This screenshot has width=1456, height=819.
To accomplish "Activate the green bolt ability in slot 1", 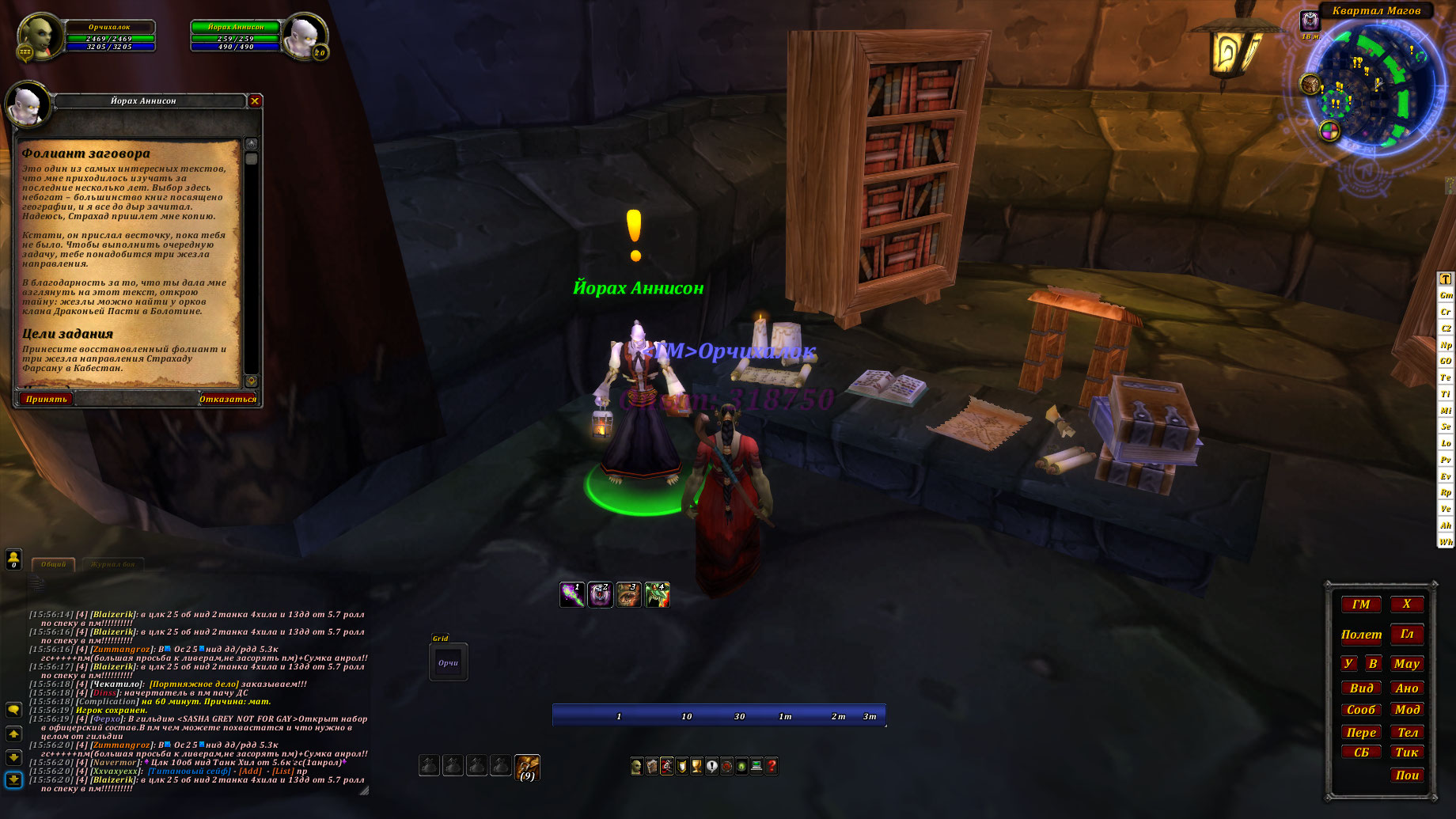I will (x=572, y=594).
